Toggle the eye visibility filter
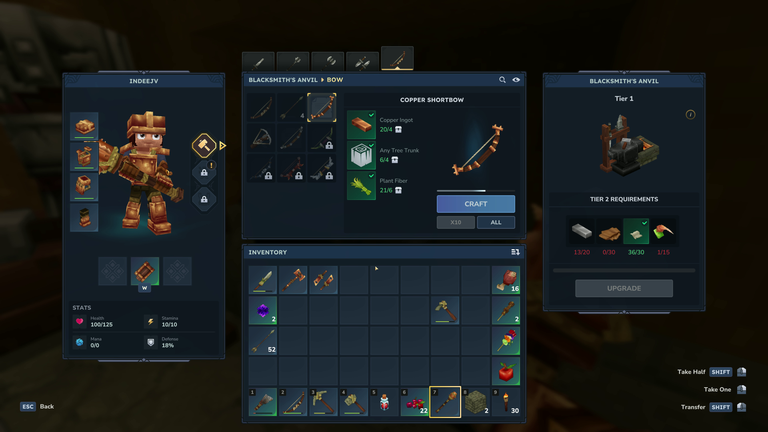The width and height of the screenshot is (768, 432). pos(517,80)
